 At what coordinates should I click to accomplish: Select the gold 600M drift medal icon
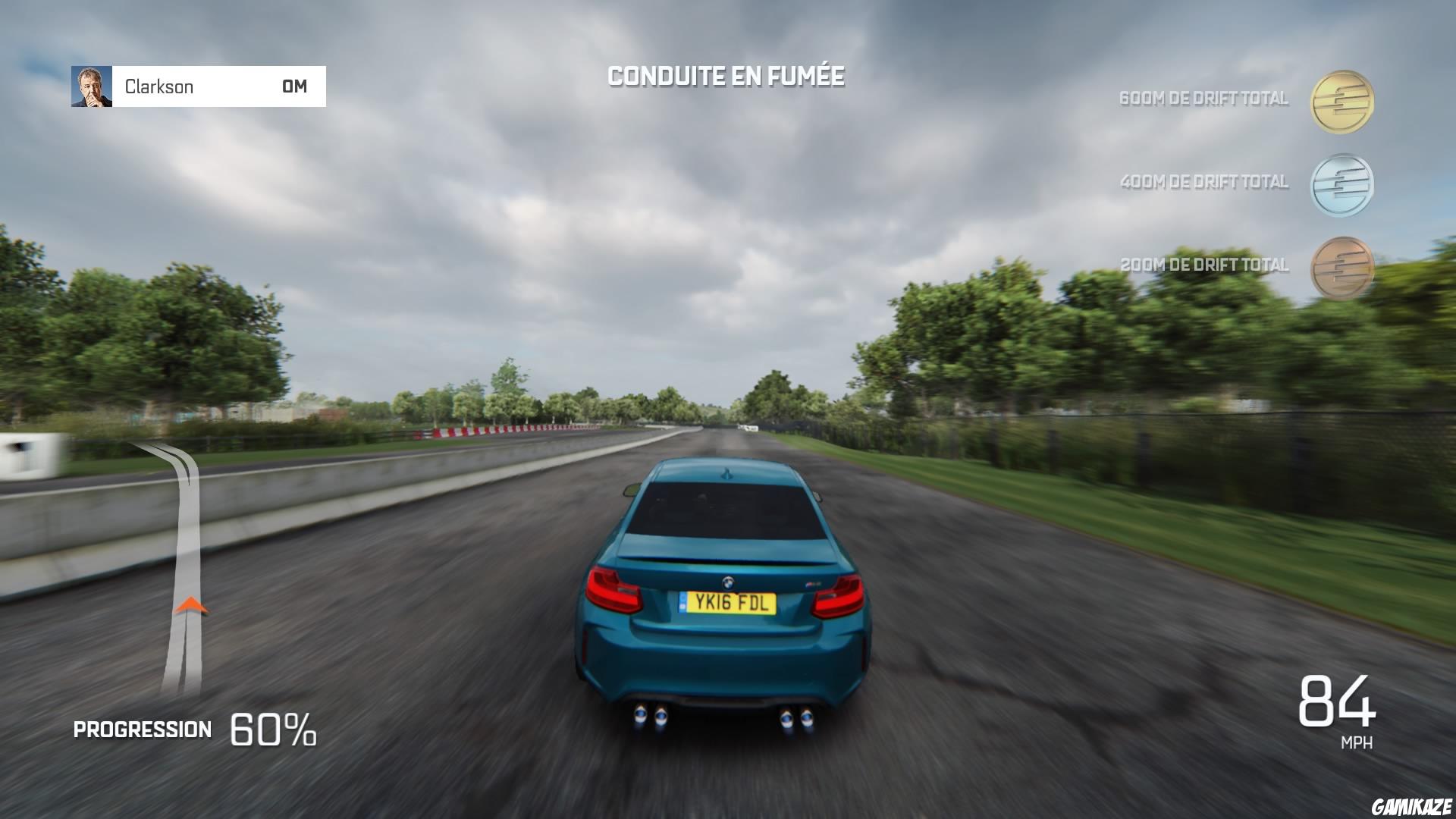1343,102
